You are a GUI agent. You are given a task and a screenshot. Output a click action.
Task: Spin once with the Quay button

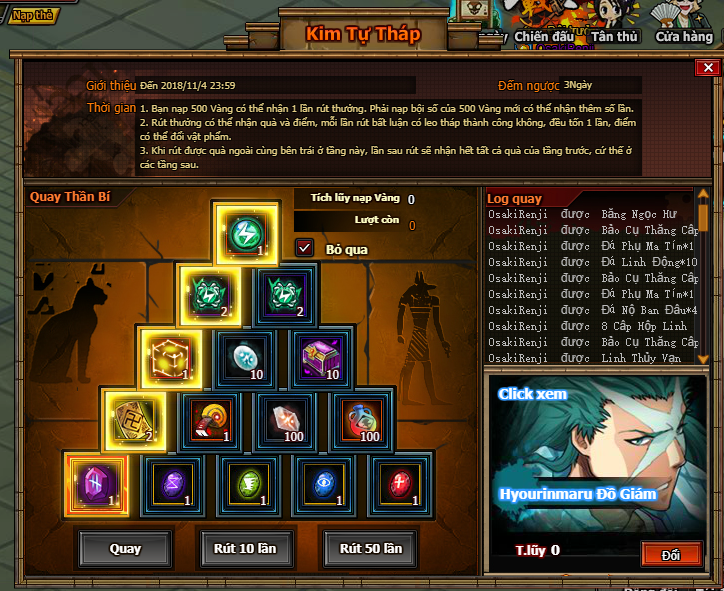point(125,548)
